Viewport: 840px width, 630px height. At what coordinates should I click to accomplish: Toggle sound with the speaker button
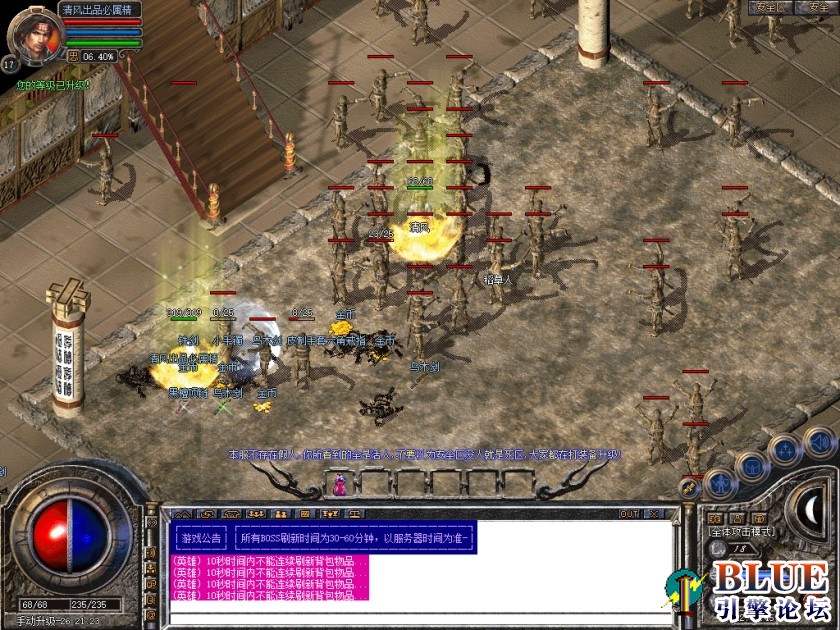pyautogui.click(x=819, y=440)
